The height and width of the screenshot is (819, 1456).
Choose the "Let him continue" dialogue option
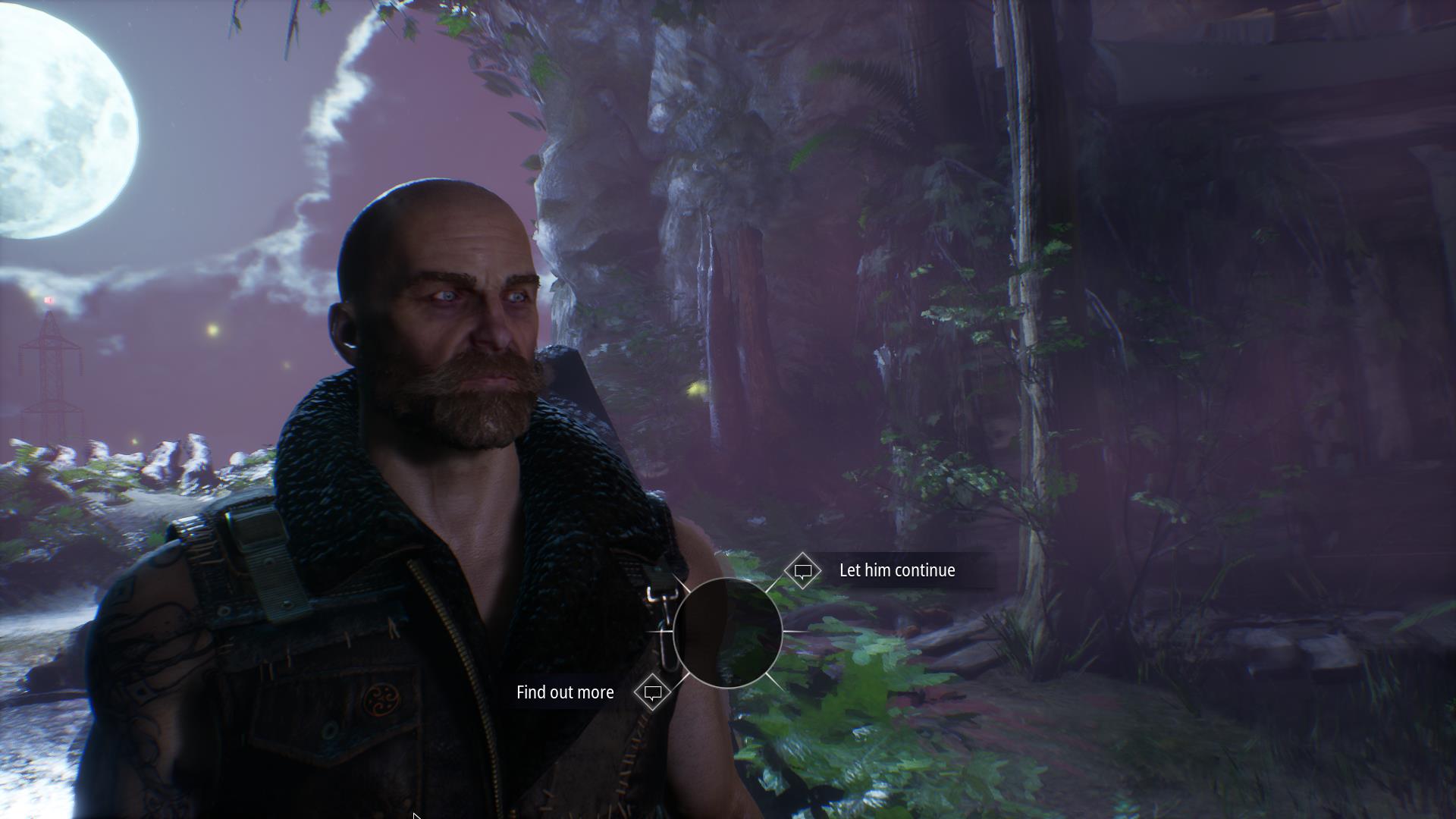coord(896,570)
